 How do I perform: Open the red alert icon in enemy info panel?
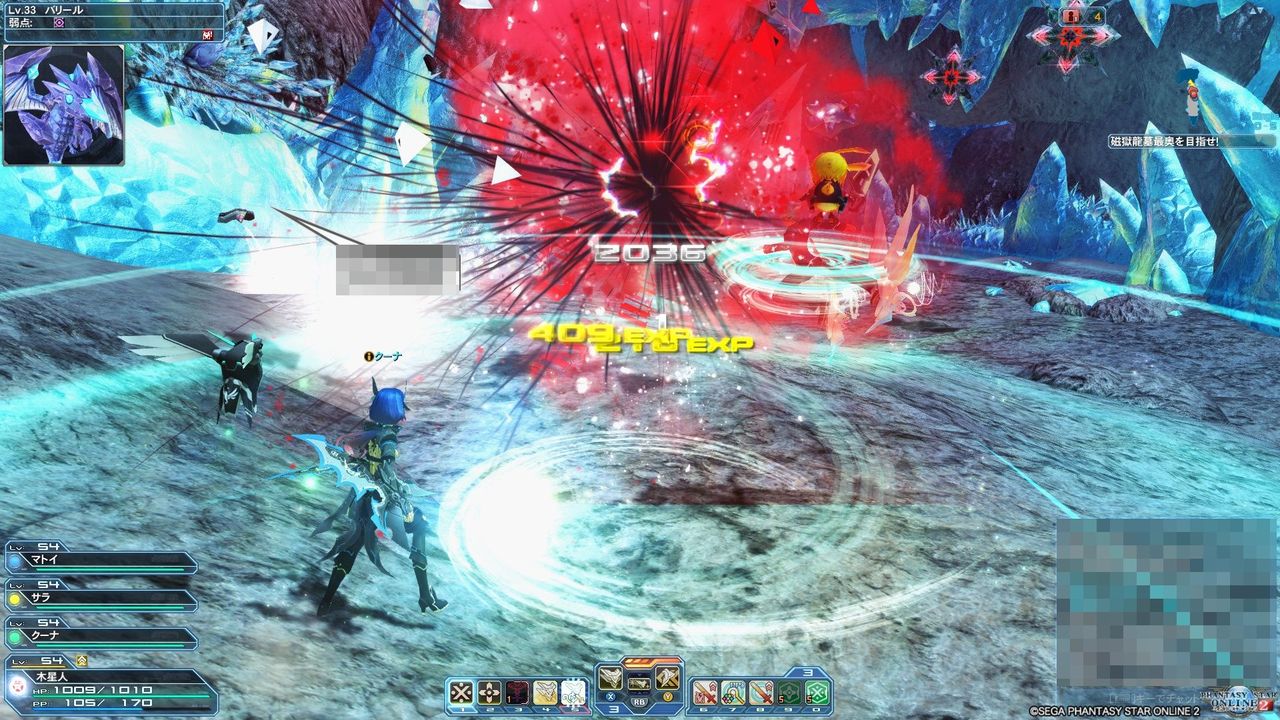pos(208,36)
